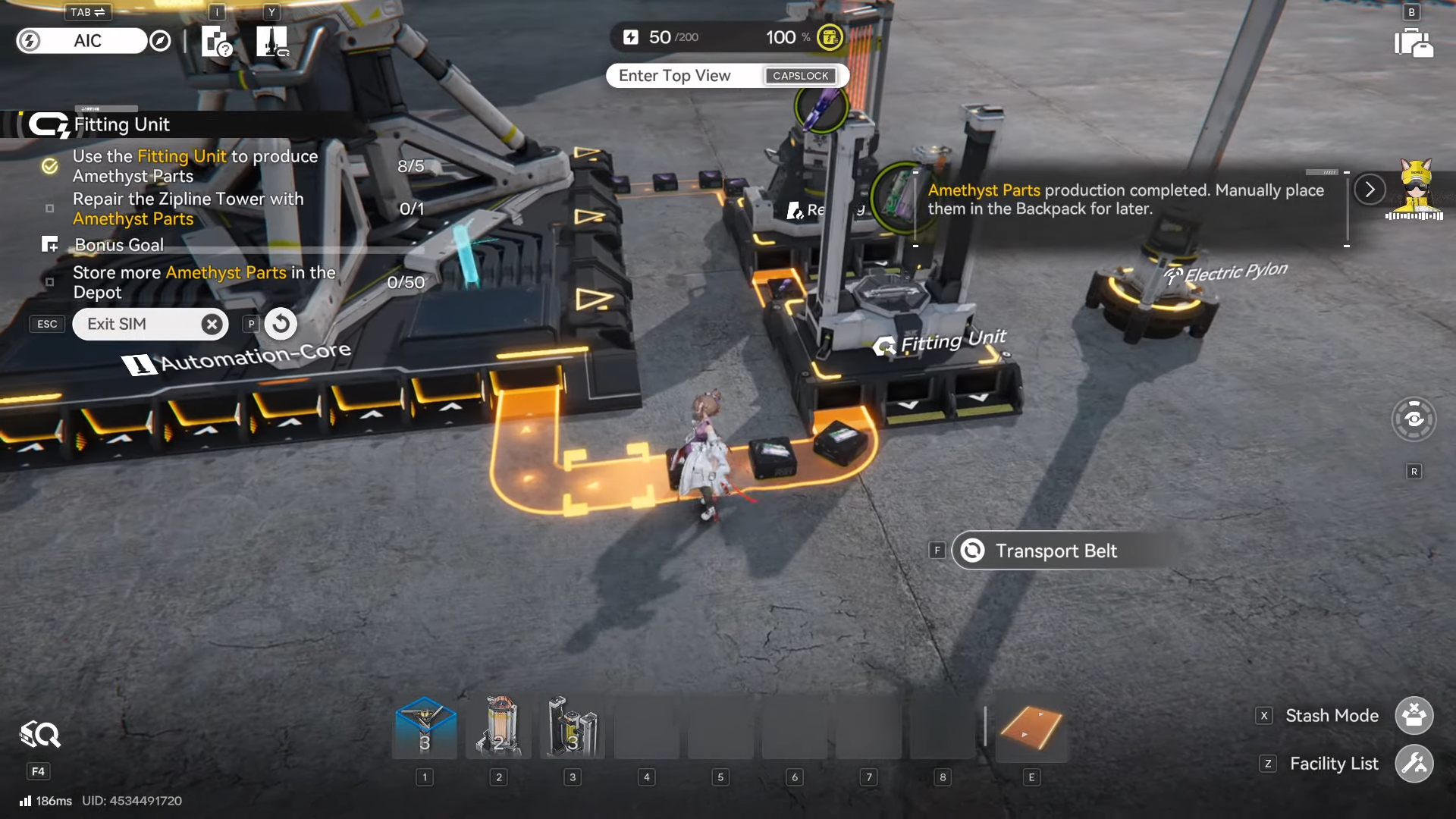
Task: Select the gray tower facility in hotbar slot three
Action: pos(573,726)
